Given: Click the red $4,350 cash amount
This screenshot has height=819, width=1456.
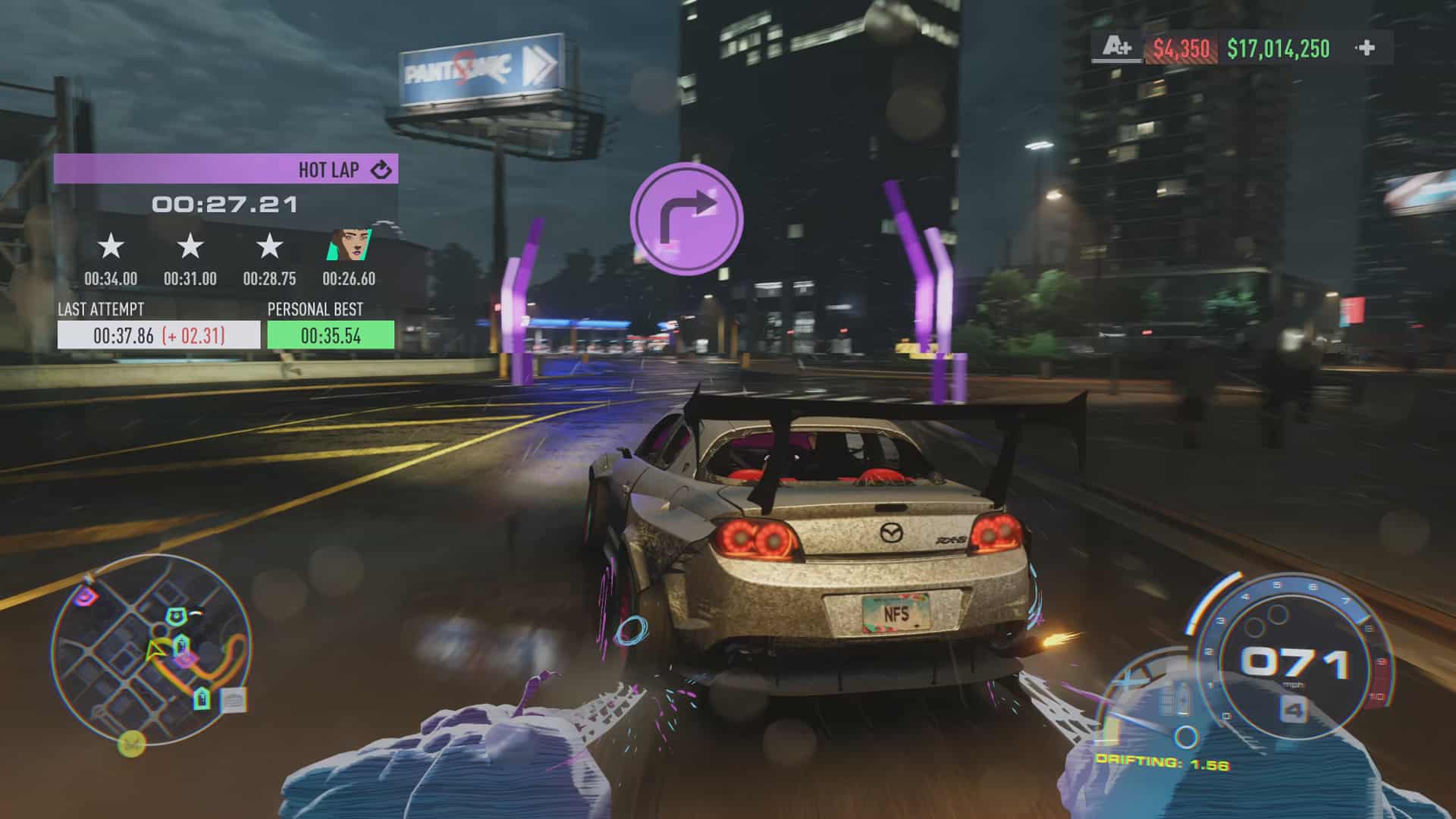Looking at the screenshot, I should pyautogui.click(x=1182, y=50).
